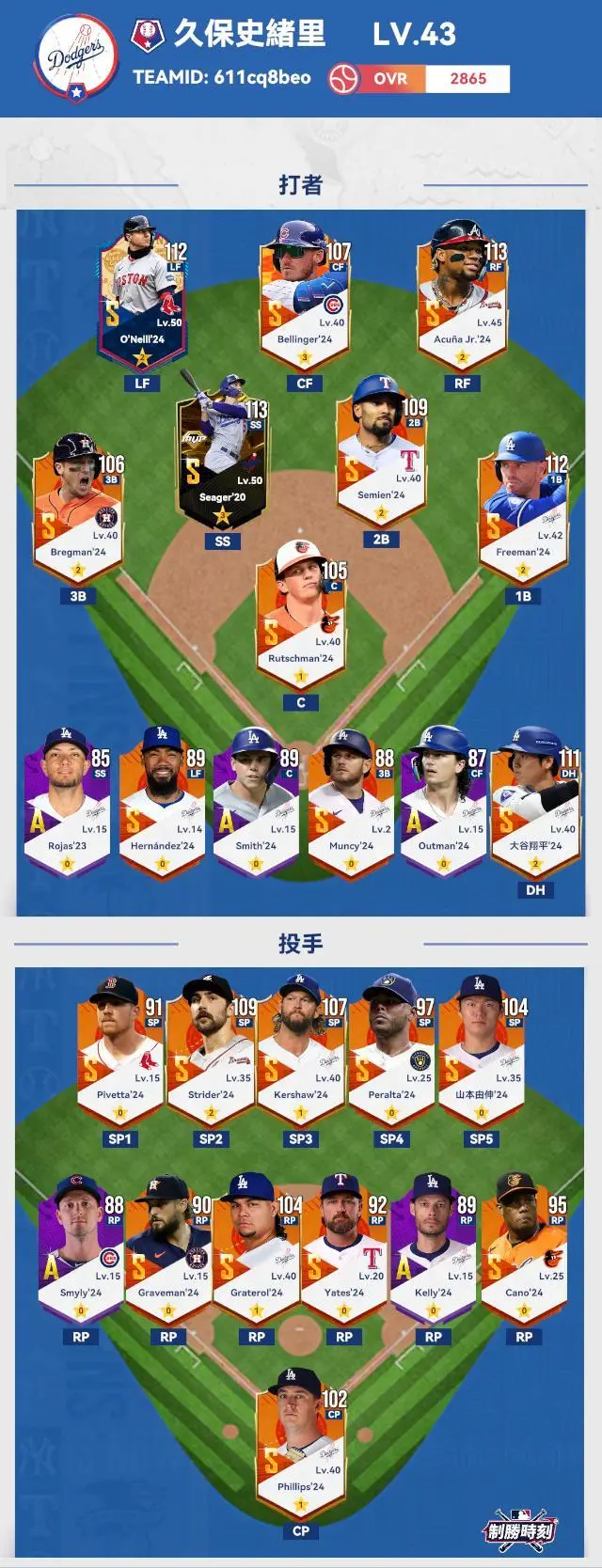Screen dimensions: 602x1568
Task: Select the 大谷翔平'24 designated hitter card
Action: 535,802
